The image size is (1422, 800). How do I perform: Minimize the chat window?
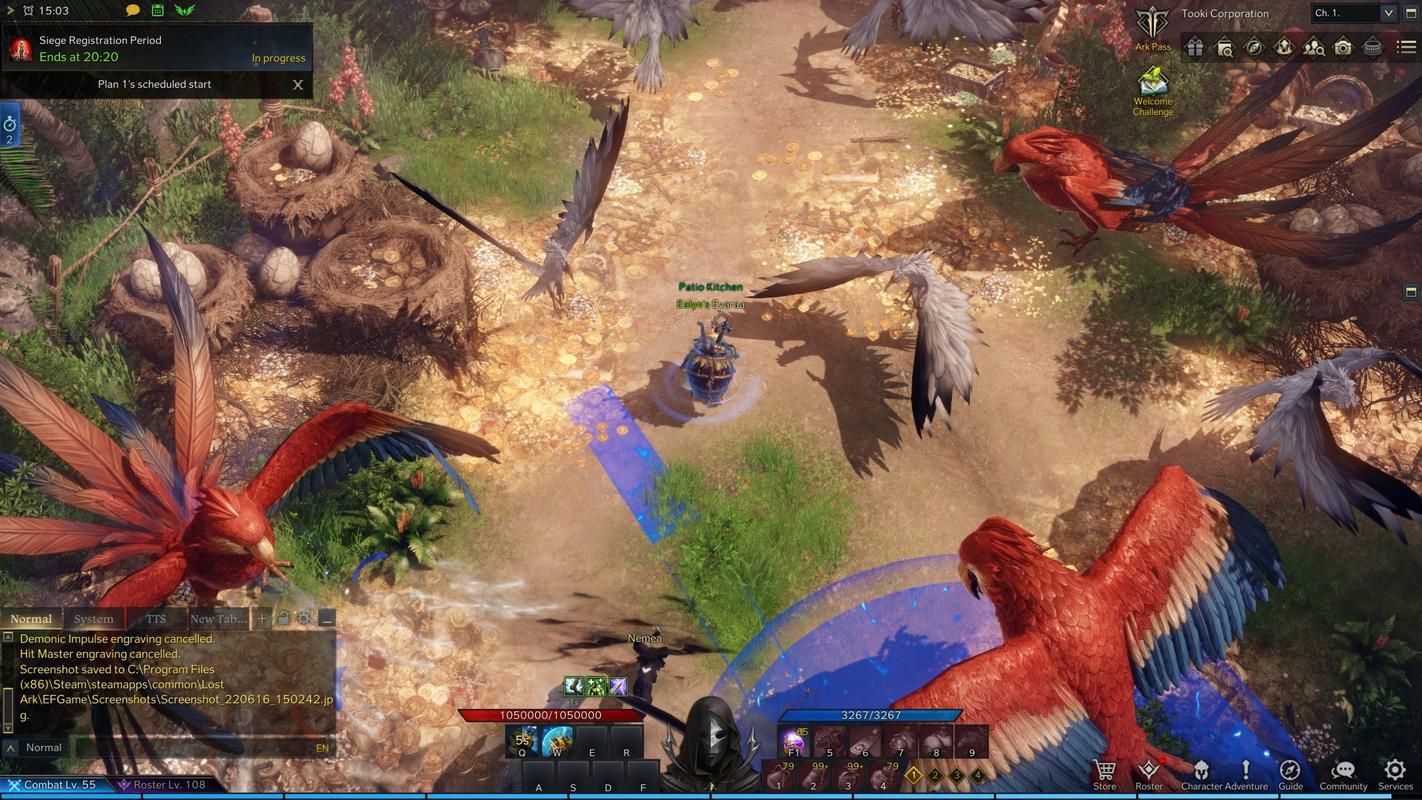pos(326,619)
